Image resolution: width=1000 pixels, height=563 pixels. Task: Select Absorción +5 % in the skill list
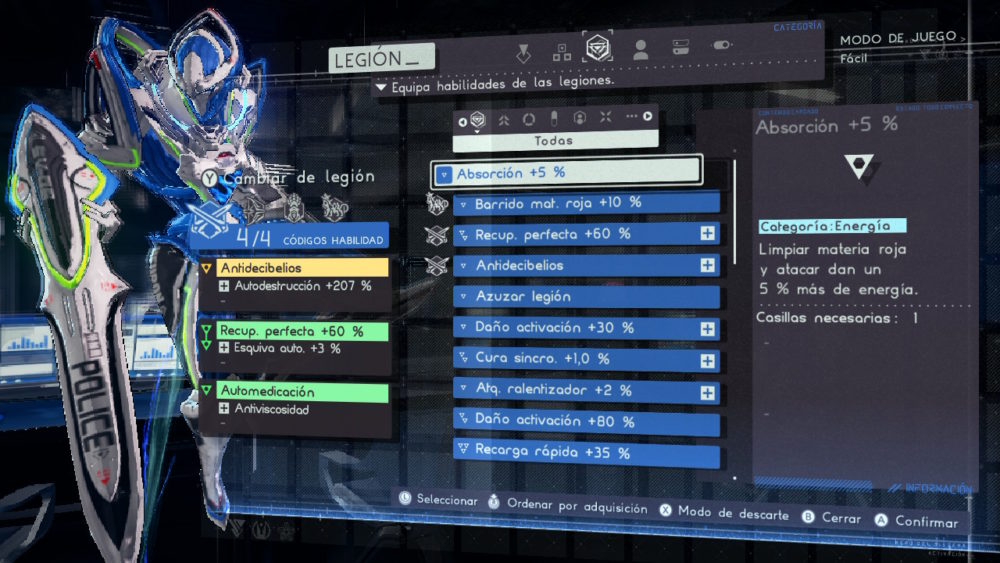pyautogui.click(x=567, y=173)
